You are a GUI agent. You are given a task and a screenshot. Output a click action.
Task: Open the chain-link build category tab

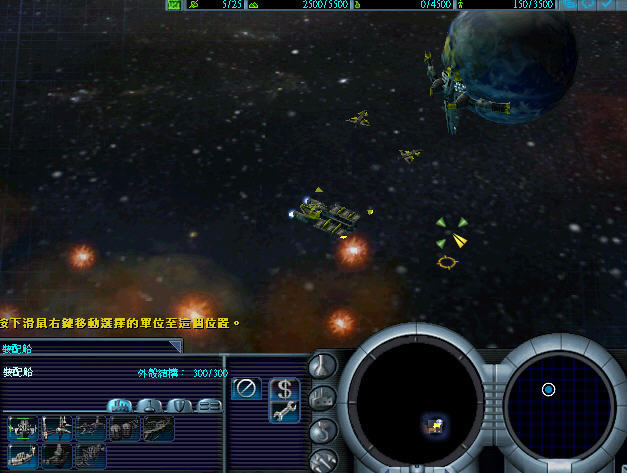[x=209, y=405]
